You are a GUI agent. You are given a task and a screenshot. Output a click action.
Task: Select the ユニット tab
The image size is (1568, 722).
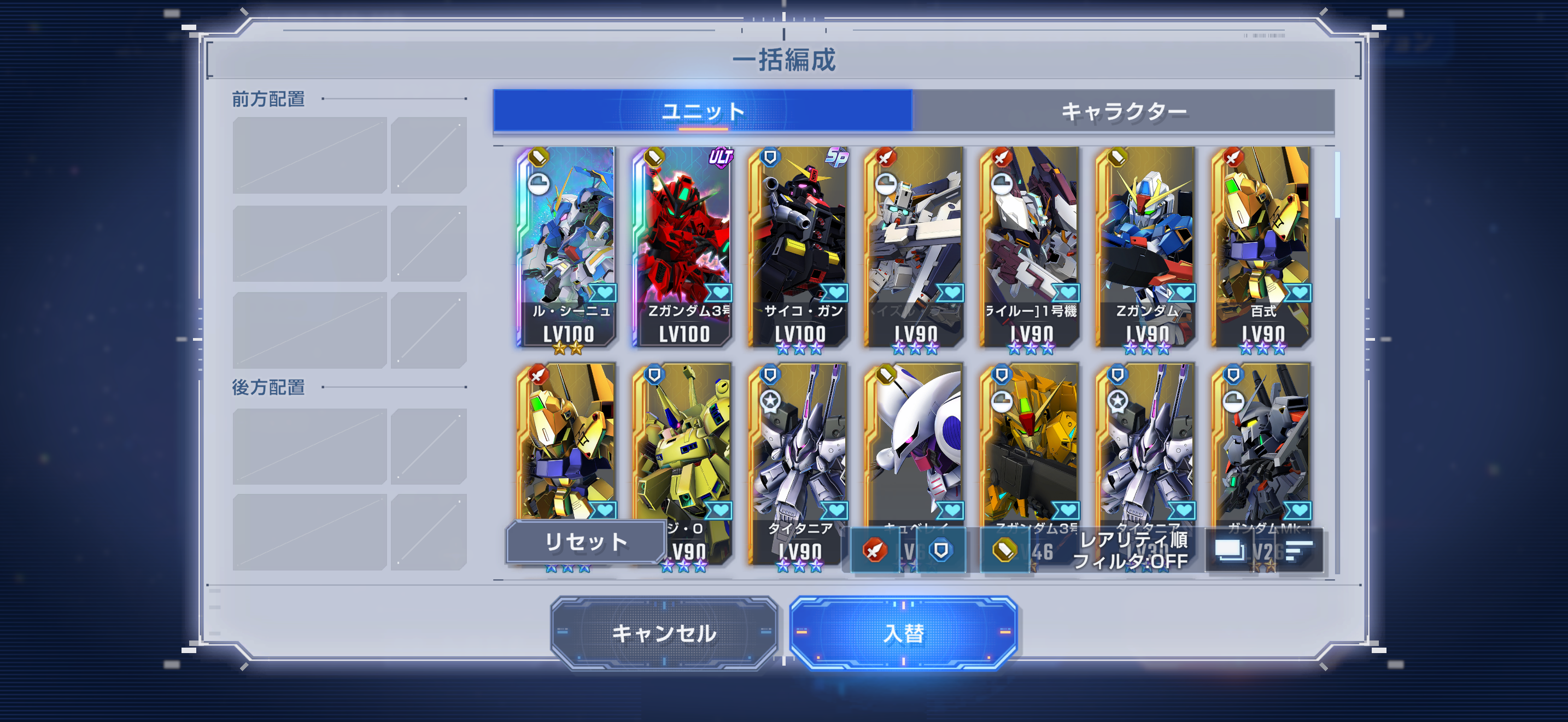703,111
